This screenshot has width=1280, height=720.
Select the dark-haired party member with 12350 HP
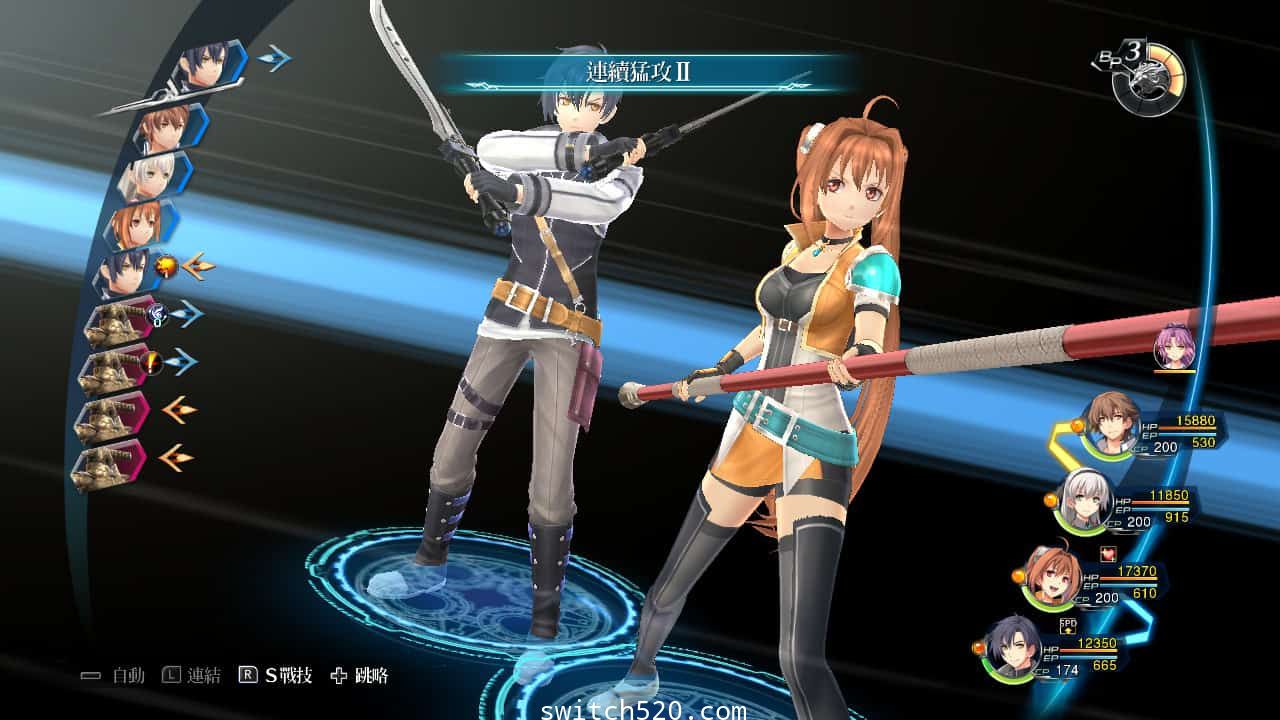(x=1014, y=651)
